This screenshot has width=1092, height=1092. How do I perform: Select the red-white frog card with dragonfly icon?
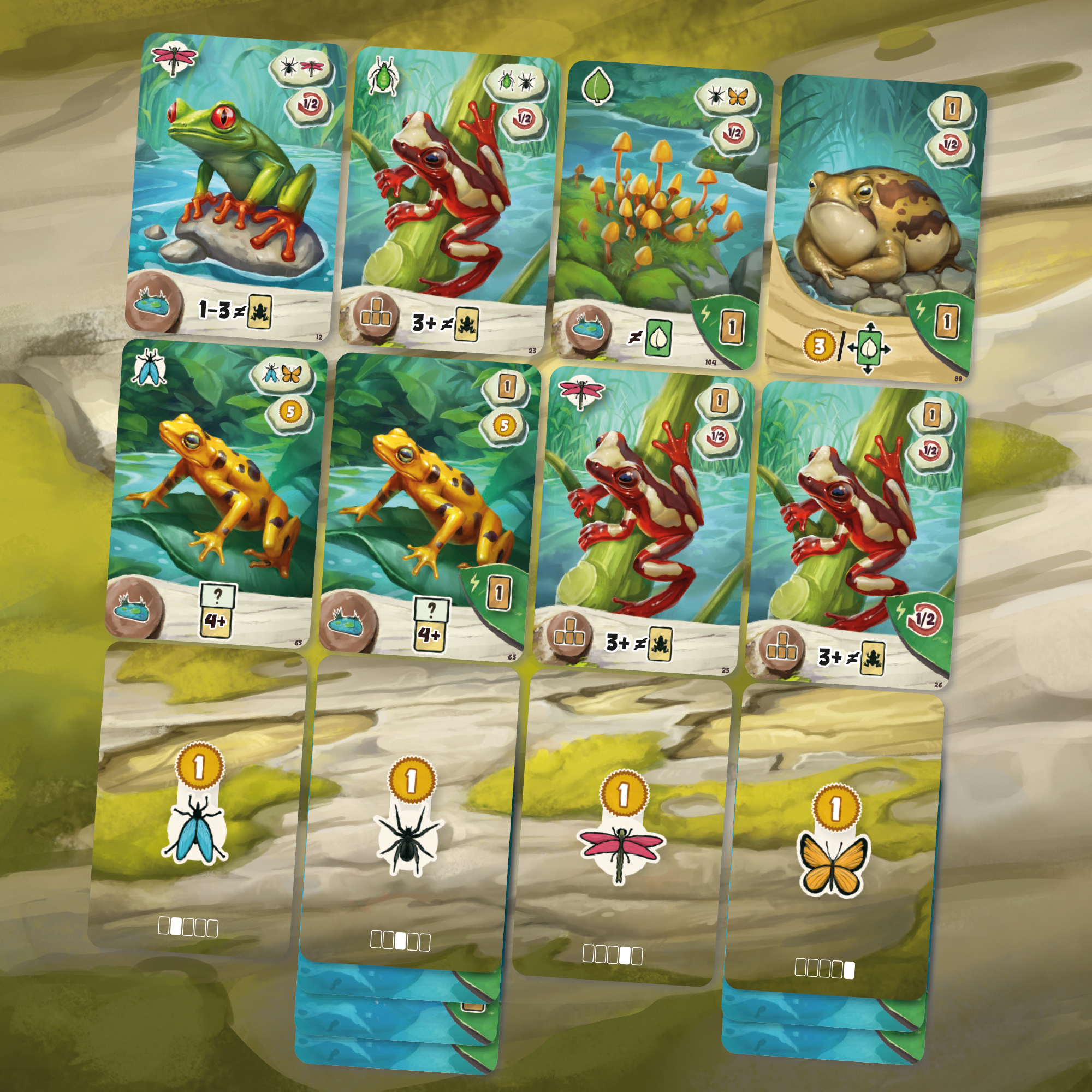coord(642,520)
